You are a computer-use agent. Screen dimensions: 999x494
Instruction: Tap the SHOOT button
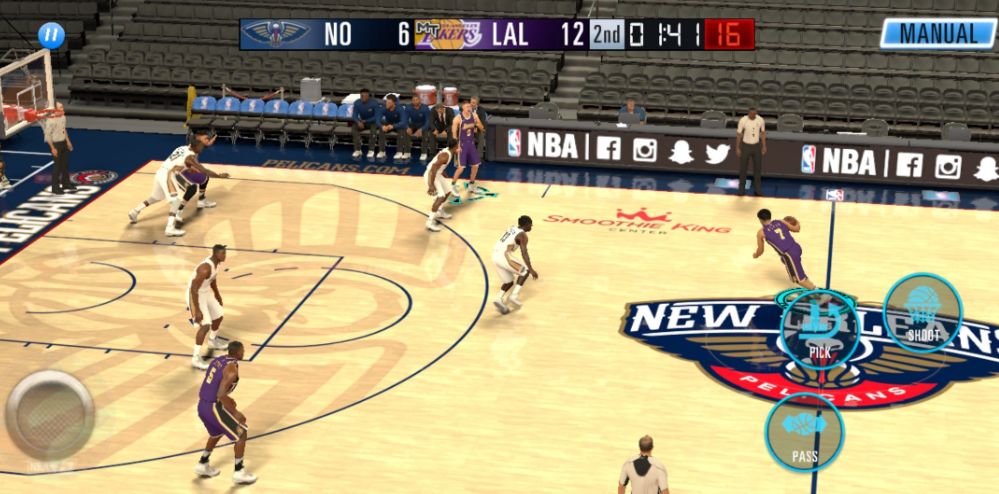tap(922, 313)
